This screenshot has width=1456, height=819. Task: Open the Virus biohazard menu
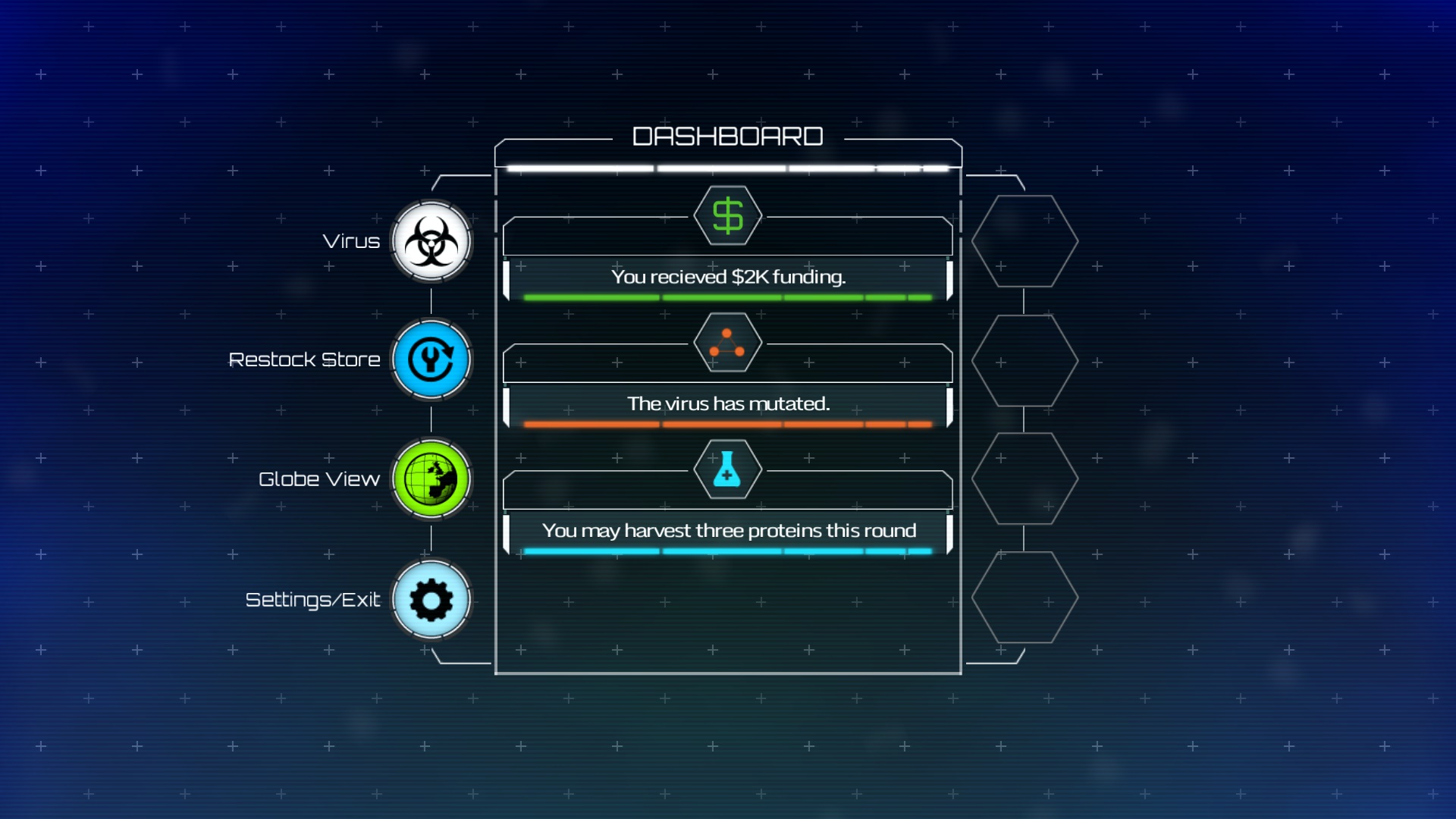431,242
